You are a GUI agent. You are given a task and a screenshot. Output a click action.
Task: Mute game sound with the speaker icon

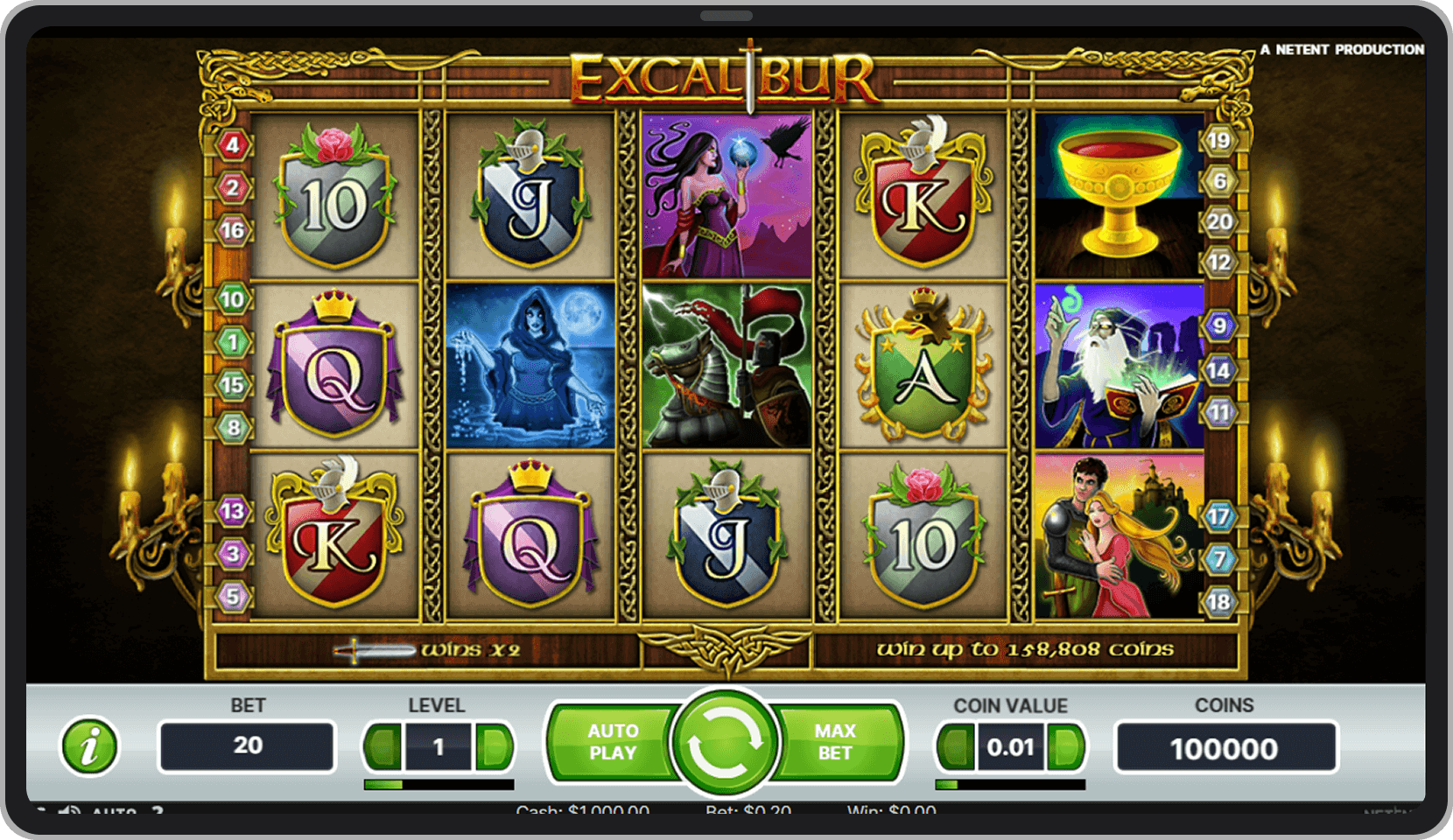(70, 812)
